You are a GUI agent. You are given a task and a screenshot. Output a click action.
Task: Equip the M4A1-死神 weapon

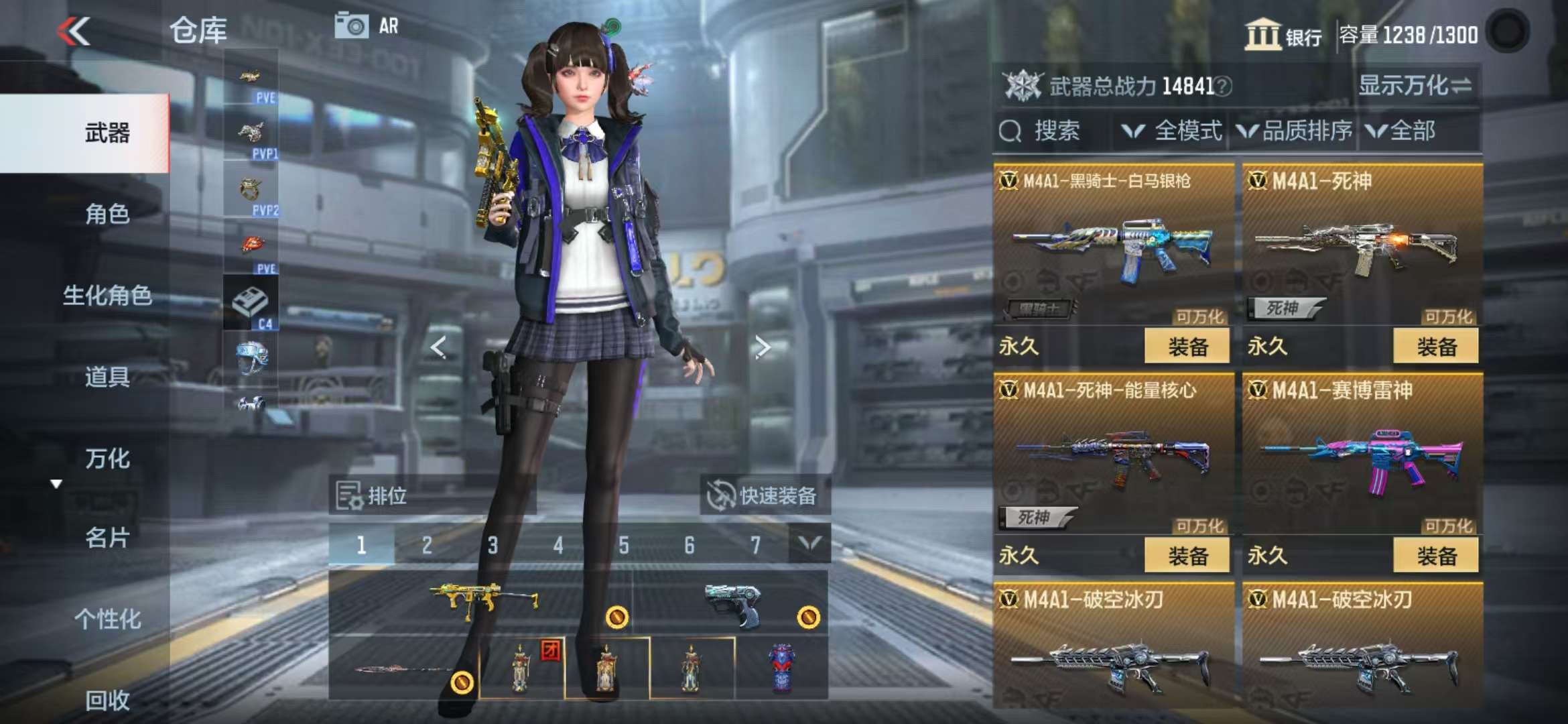point(1435,347)
